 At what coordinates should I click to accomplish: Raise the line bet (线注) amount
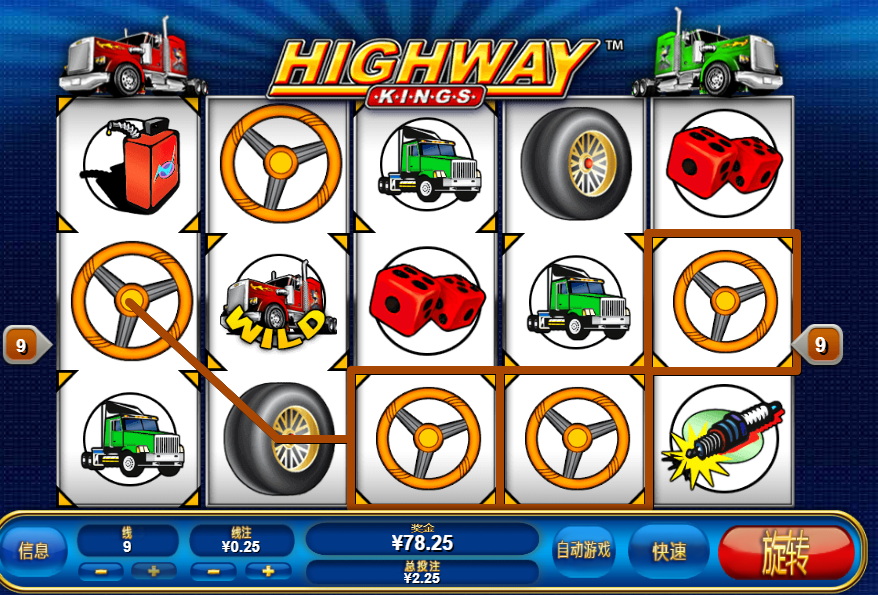(267, 572)
